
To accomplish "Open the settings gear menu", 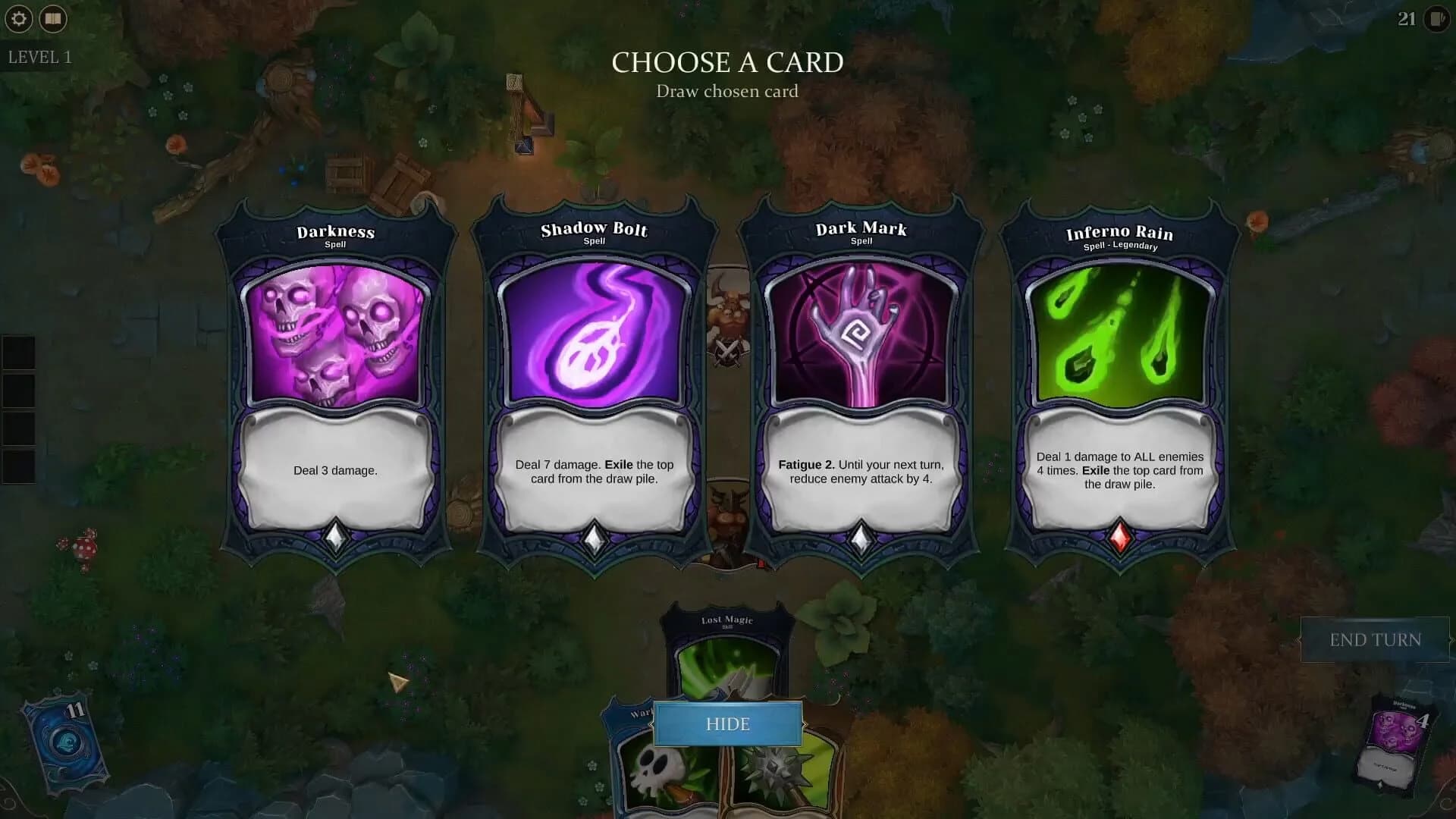I will click(x=18, y=18).
